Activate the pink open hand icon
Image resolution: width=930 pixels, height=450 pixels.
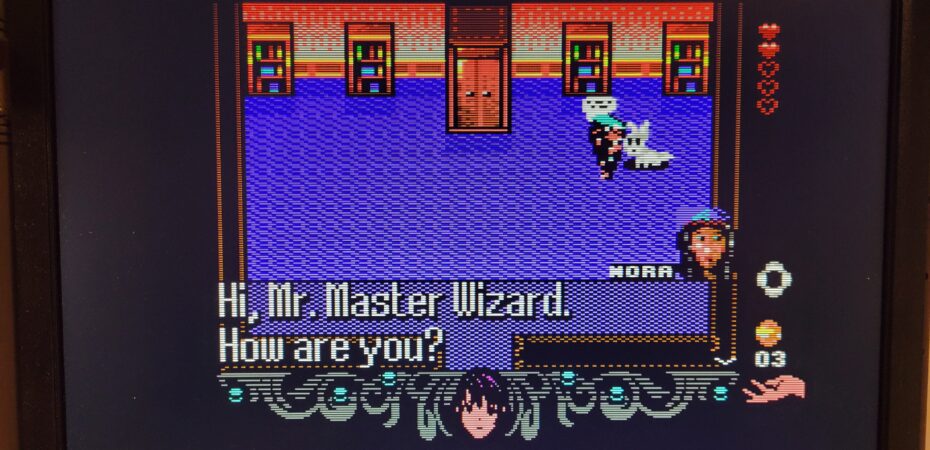click(x=776, y=389)
